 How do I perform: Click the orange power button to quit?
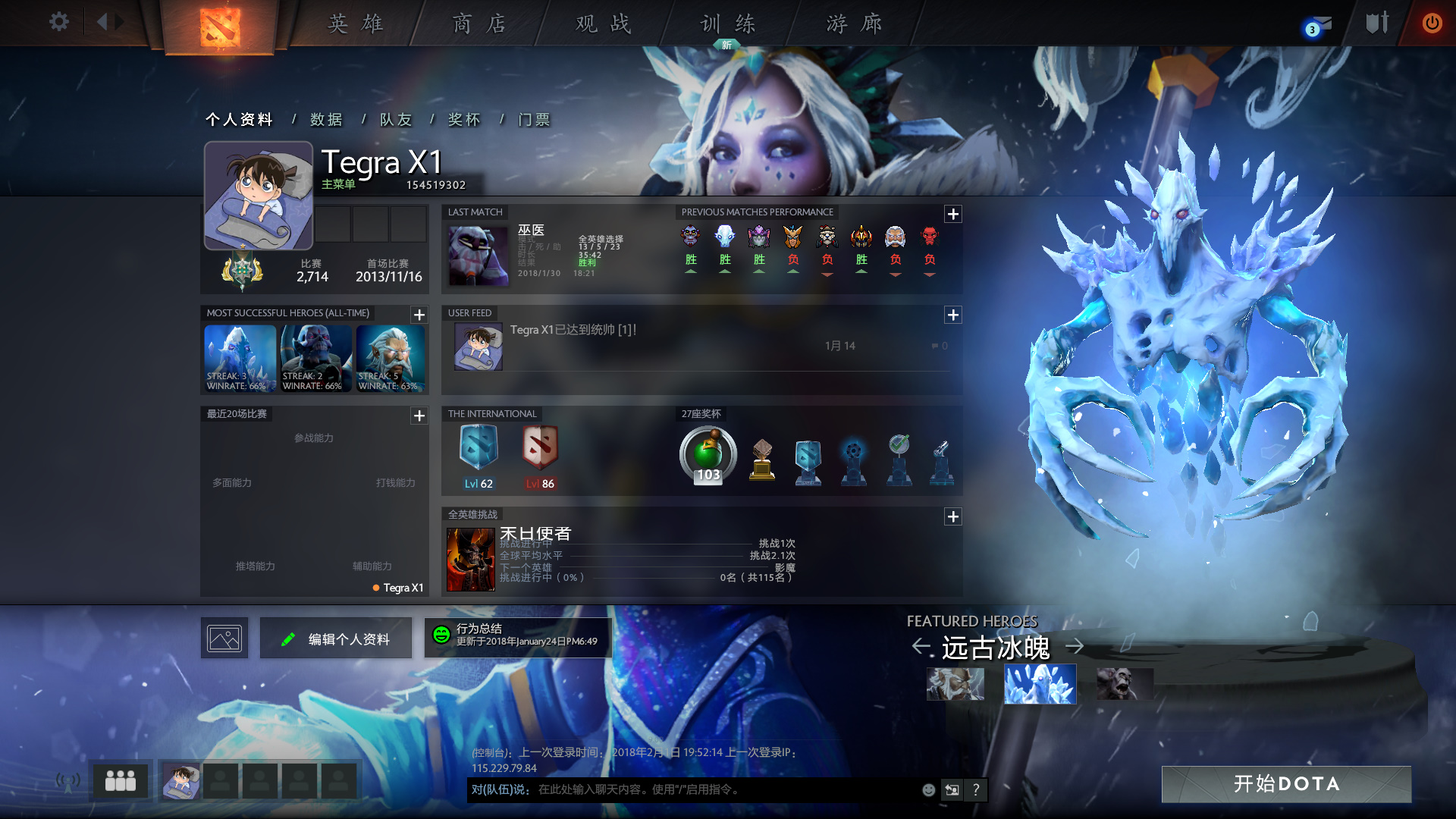tap(1432, 24)
